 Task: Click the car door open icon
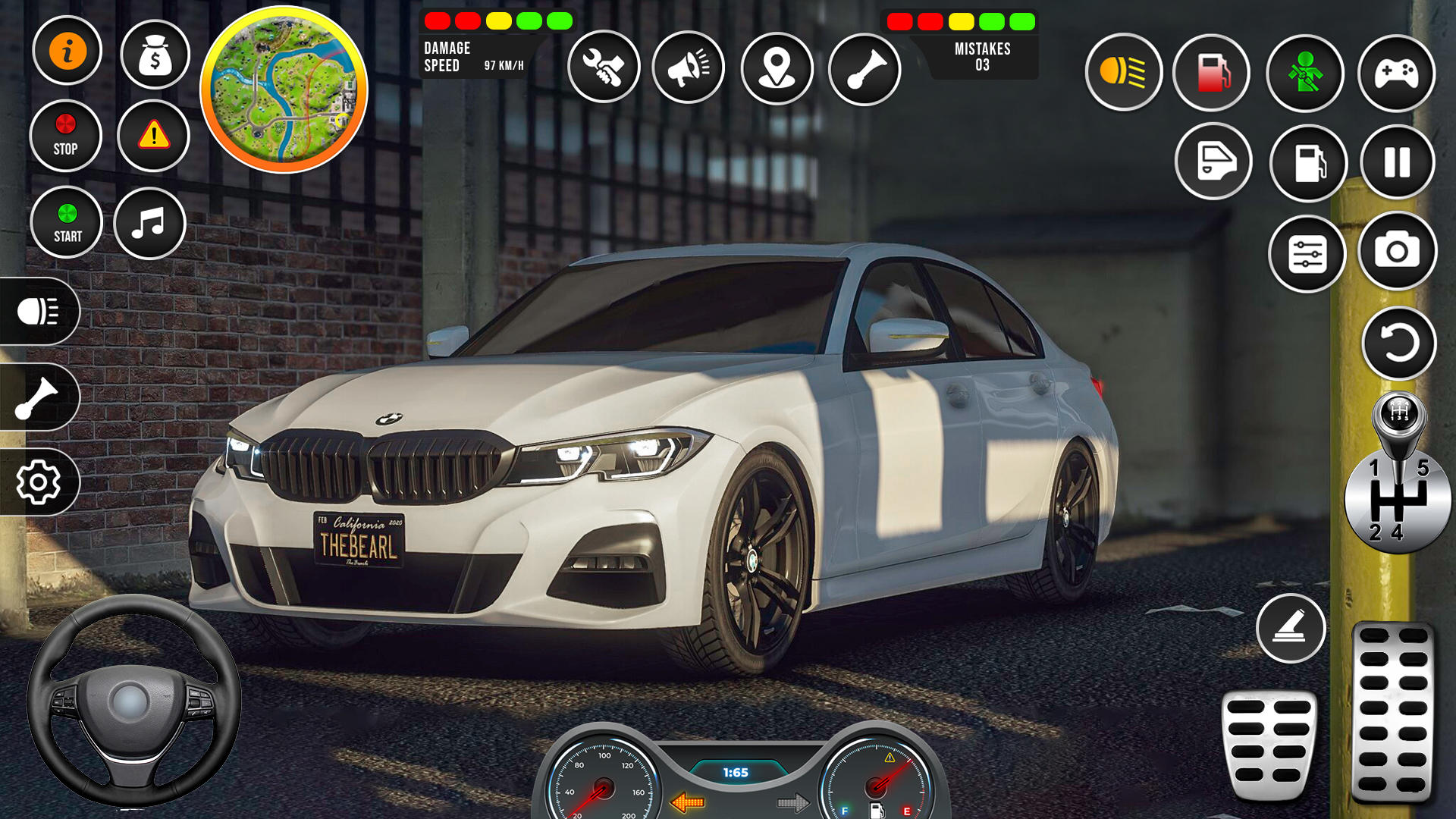[1213, 163]
